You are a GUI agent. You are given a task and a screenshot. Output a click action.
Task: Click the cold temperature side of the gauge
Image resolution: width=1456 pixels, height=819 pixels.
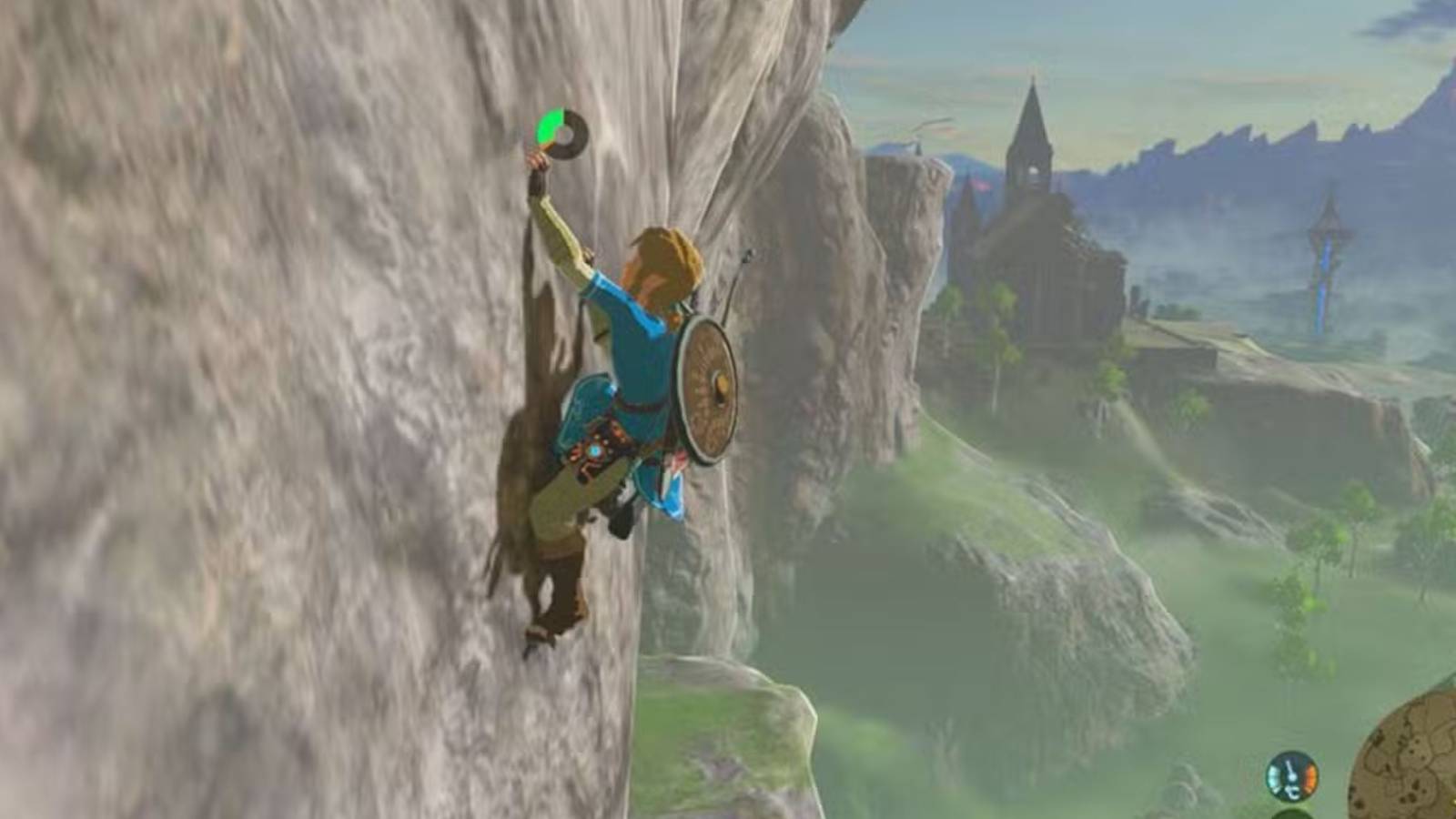(1274, 775)
